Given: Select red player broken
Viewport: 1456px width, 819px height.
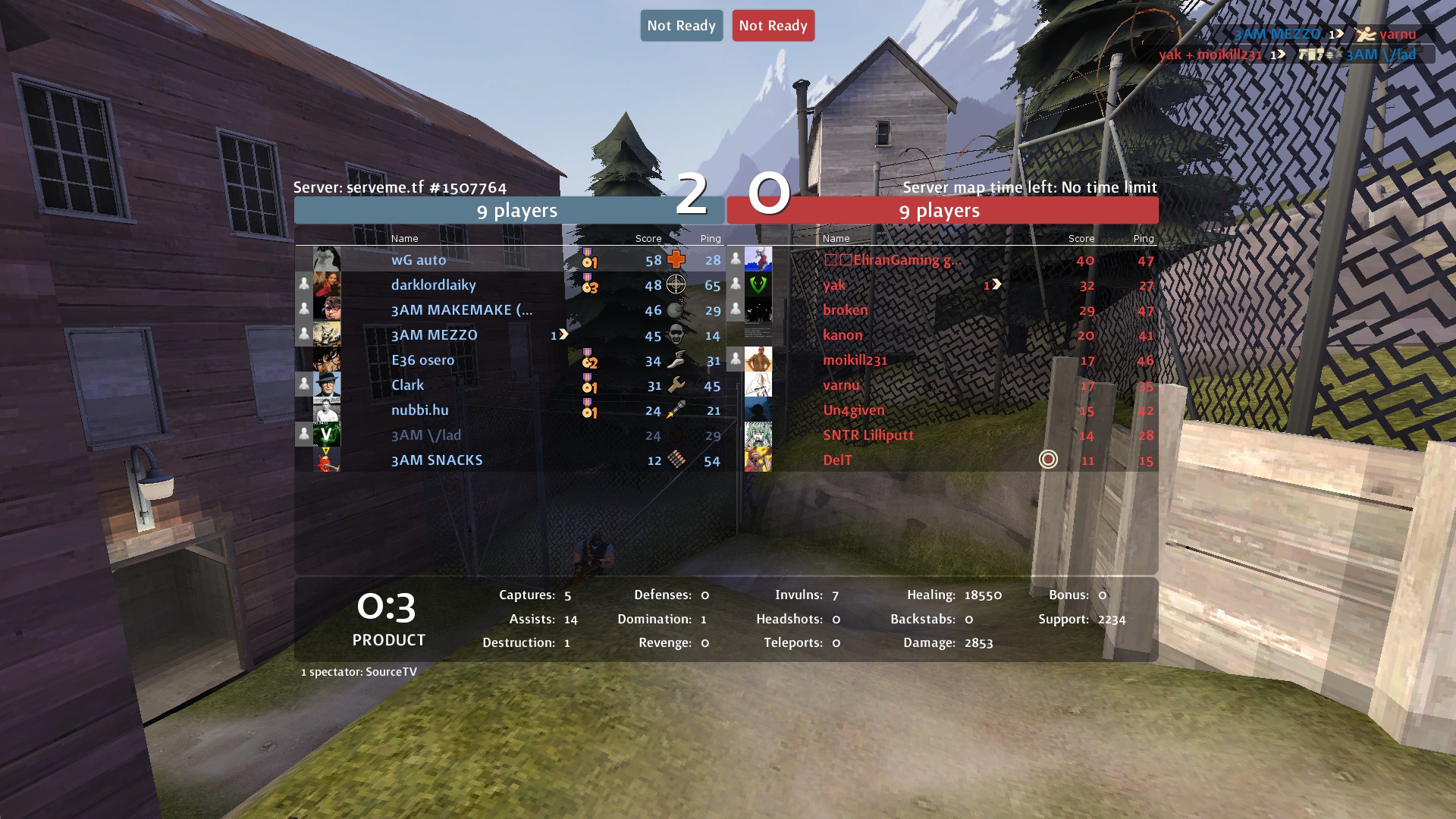Looking at the screenshot, I should point(845,310).
